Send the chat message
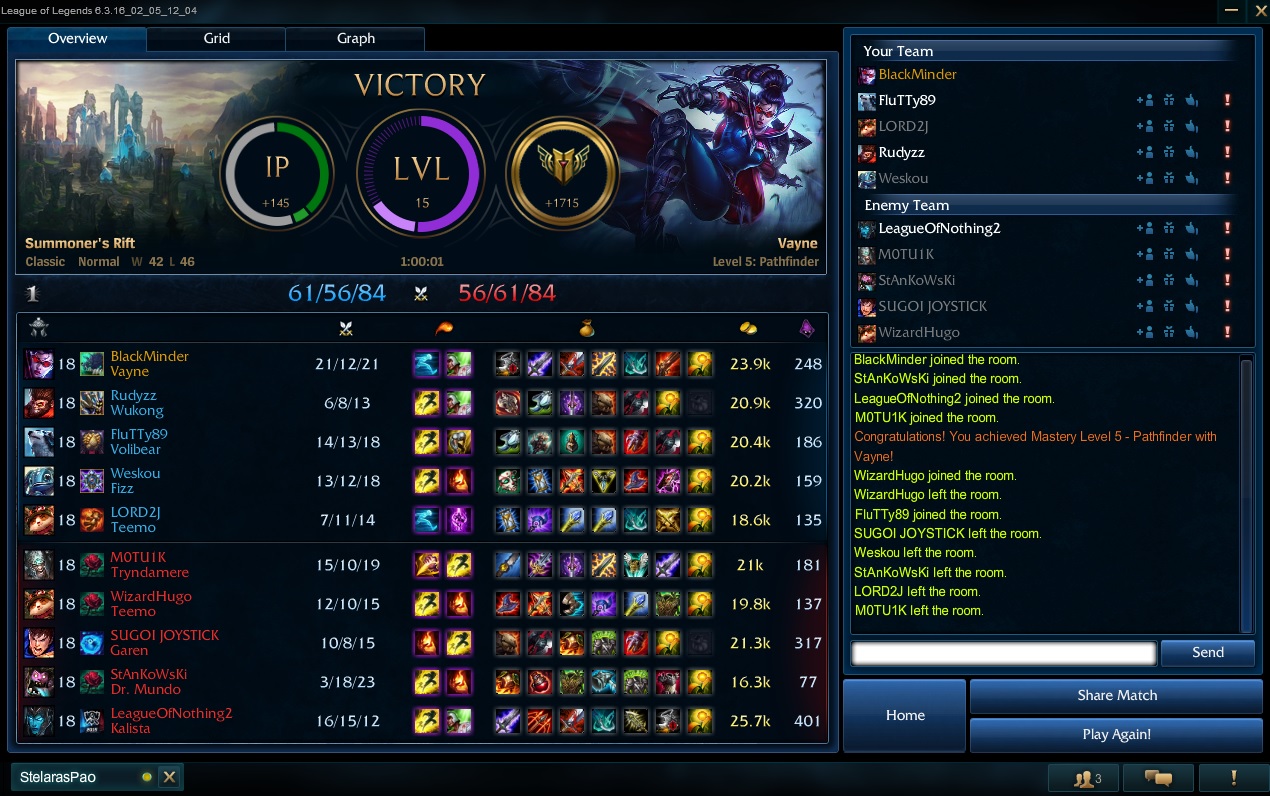This screenshot has width=1270, height=796. [x=1207, y=653]
